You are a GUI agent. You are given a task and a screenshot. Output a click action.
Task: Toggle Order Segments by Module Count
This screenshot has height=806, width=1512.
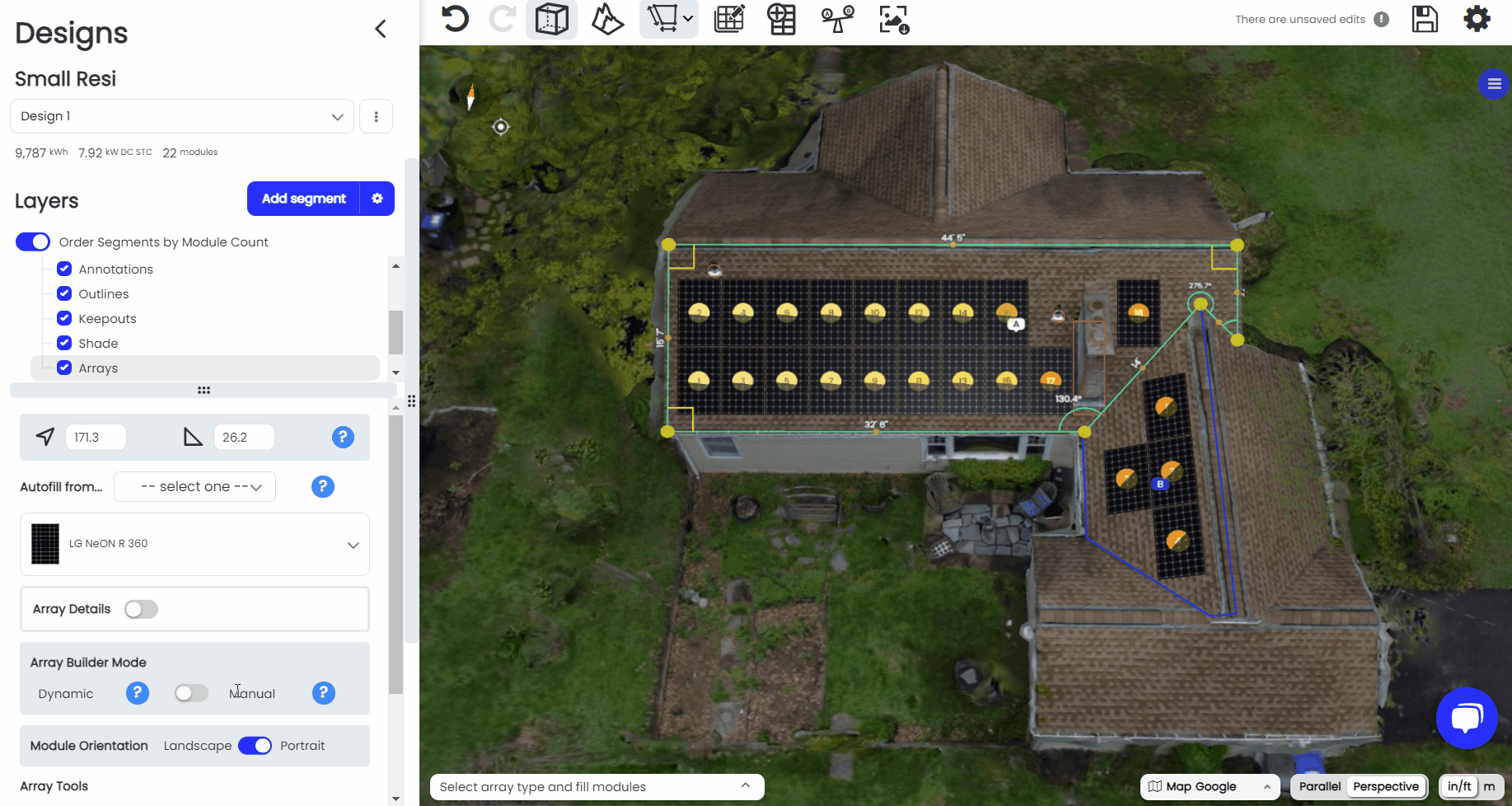33,241
